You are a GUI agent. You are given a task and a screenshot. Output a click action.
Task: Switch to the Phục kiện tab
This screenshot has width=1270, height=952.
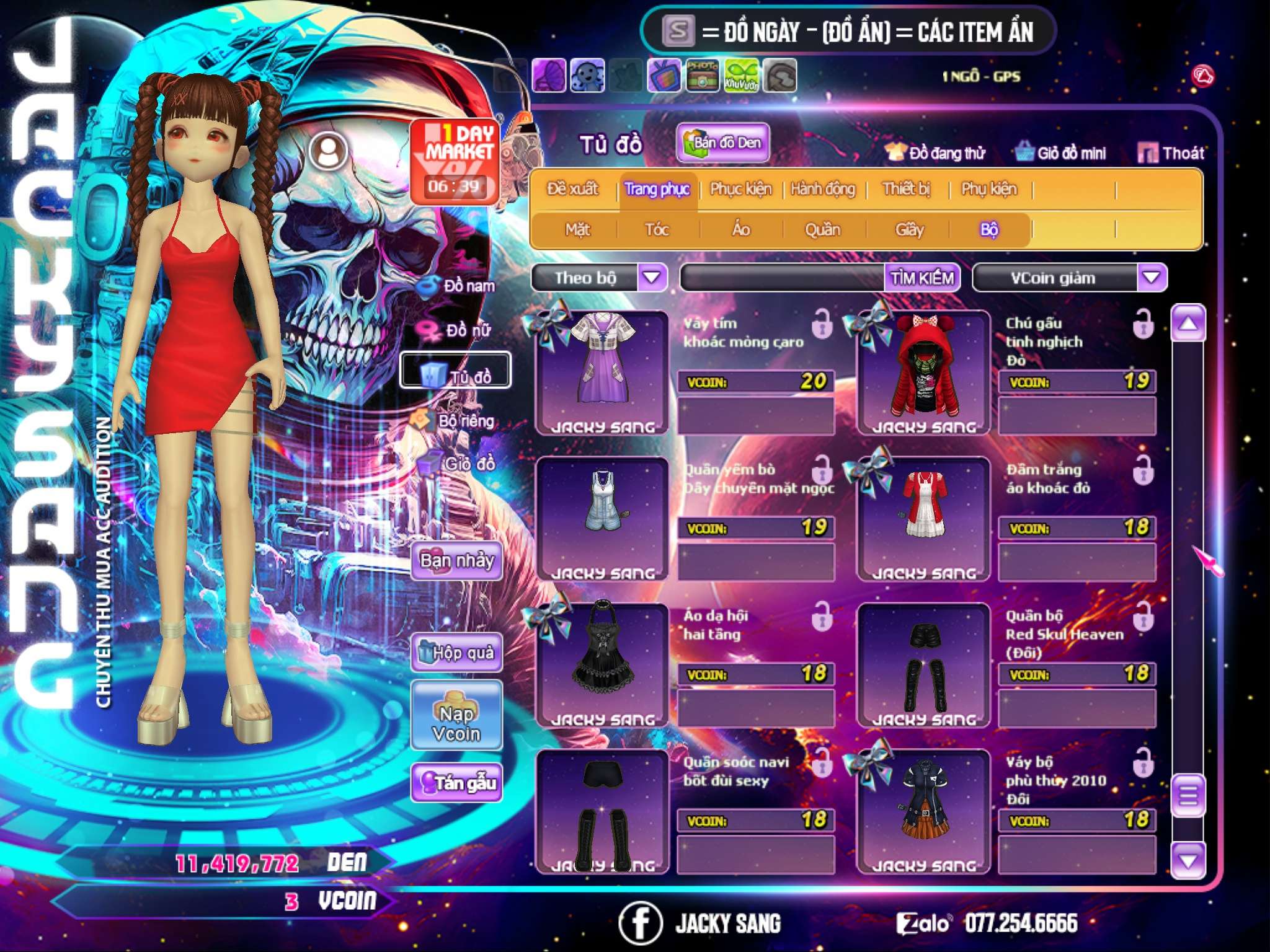(740, 189)
